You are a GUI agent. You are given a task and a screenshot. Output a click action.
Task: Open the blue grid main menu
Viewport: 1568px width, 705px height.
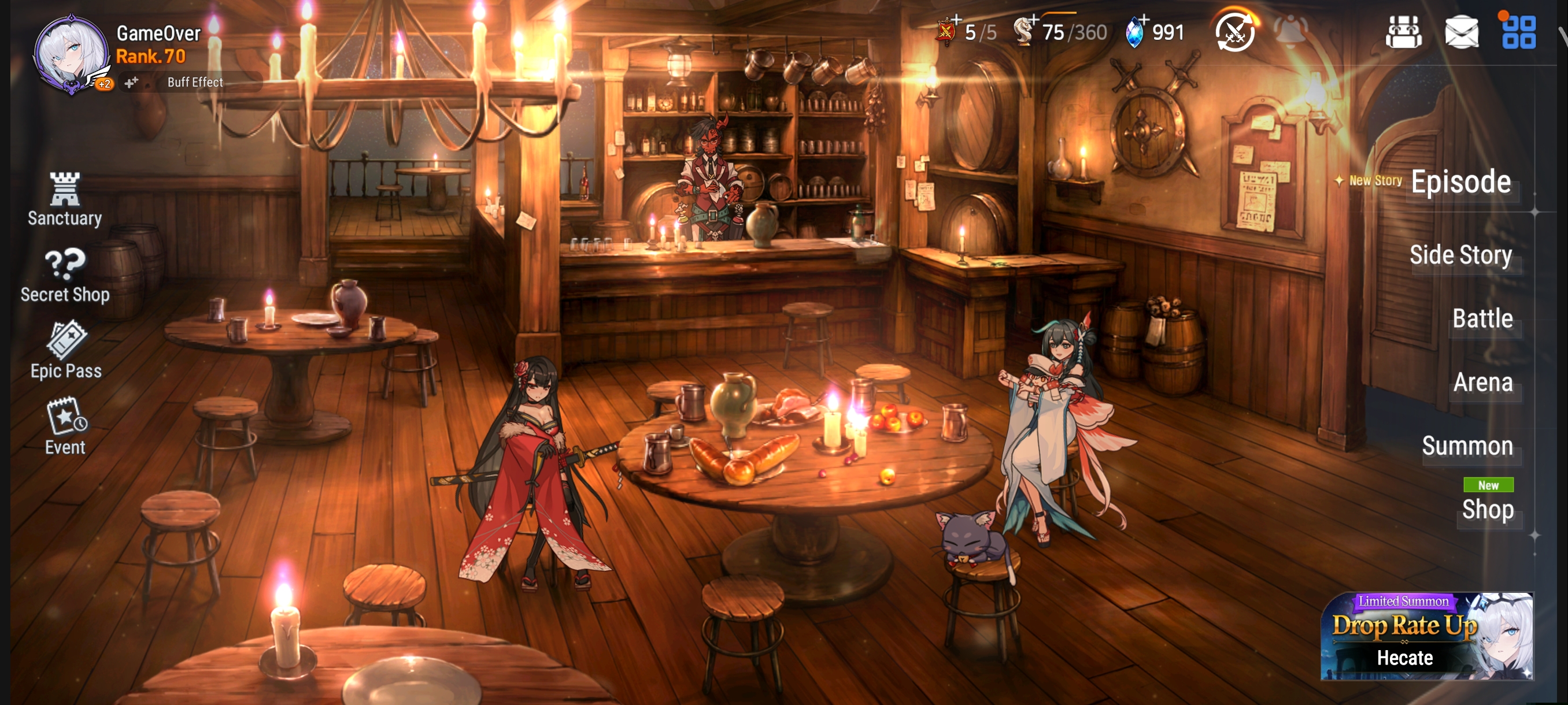point(1518,32)
